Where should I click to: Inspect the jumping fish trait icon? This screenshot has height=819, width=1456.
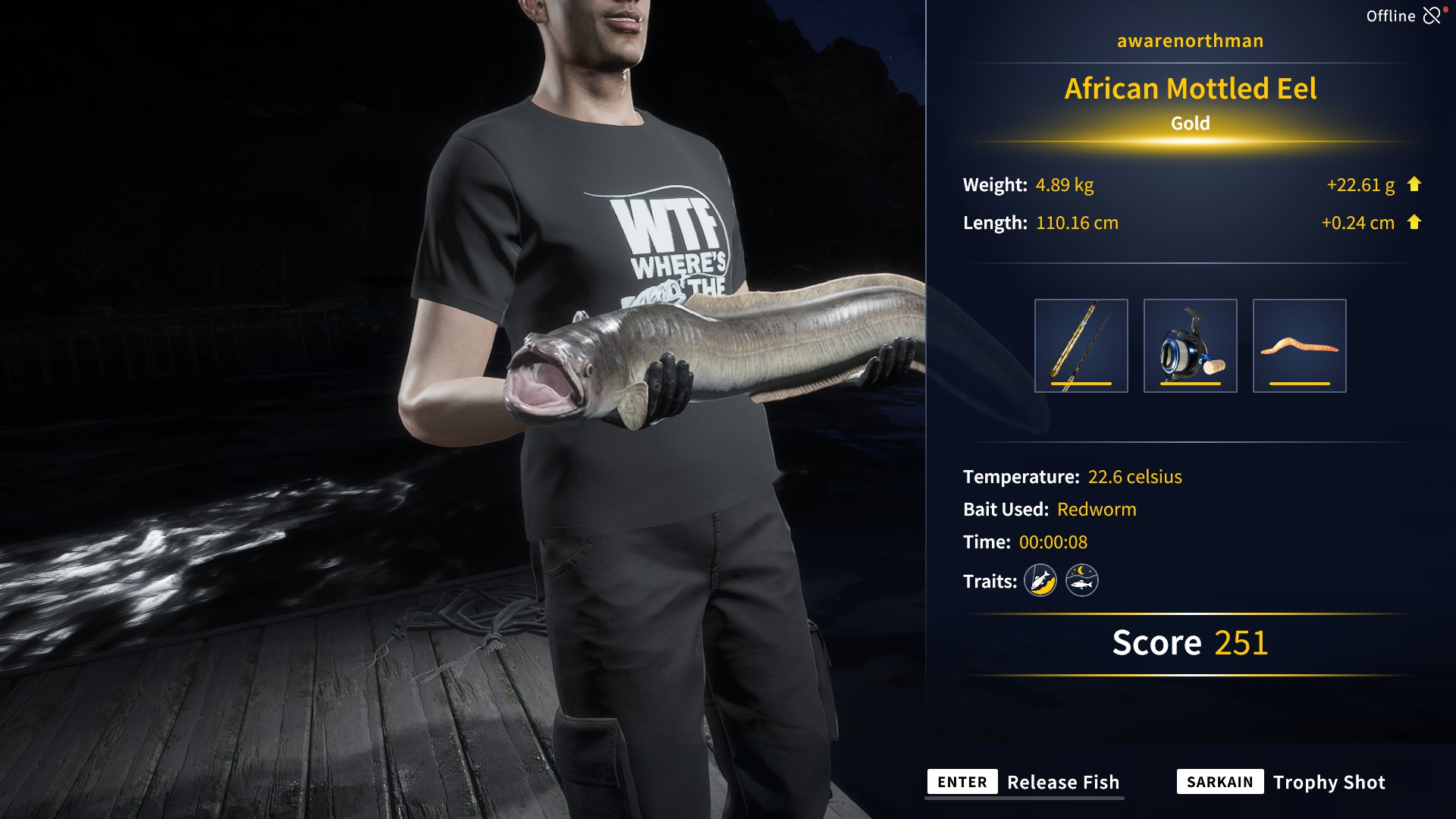click(1040, 581)
